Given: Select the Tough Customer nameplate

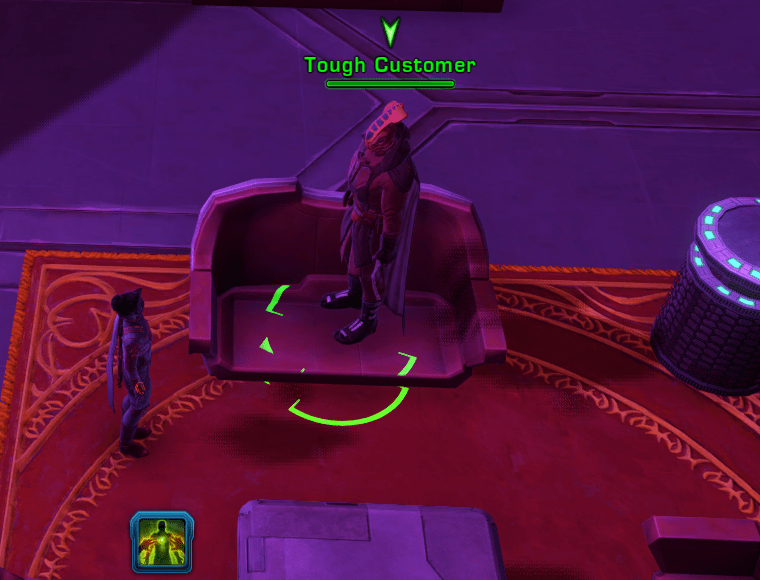Looking at the screenshot, I should click(x=390, y=66).
